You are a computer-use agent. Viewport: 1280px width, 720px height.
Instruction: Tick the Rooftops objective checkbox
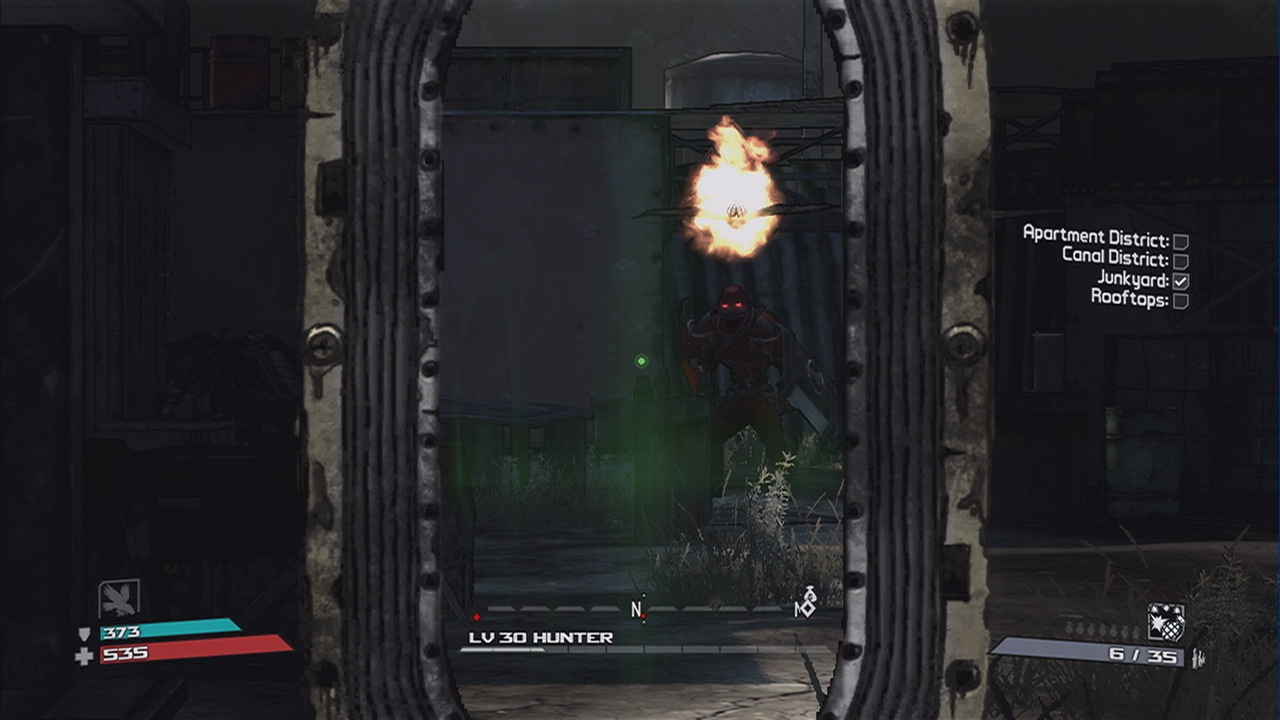pos(1180,301)
